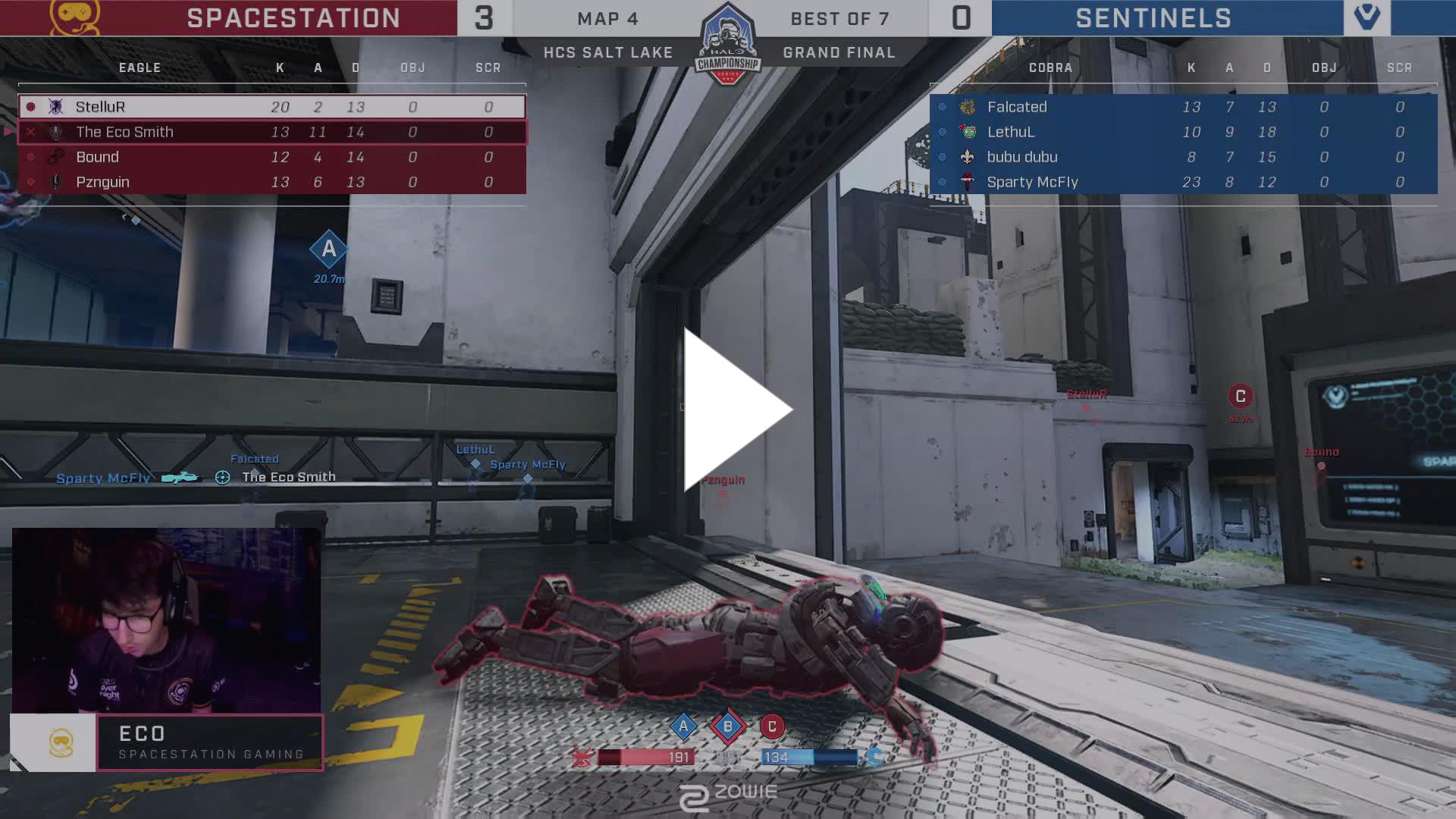Open the ECO player camera feed
The width and height of the screenshot is (1456, 819).
[166, 620]
